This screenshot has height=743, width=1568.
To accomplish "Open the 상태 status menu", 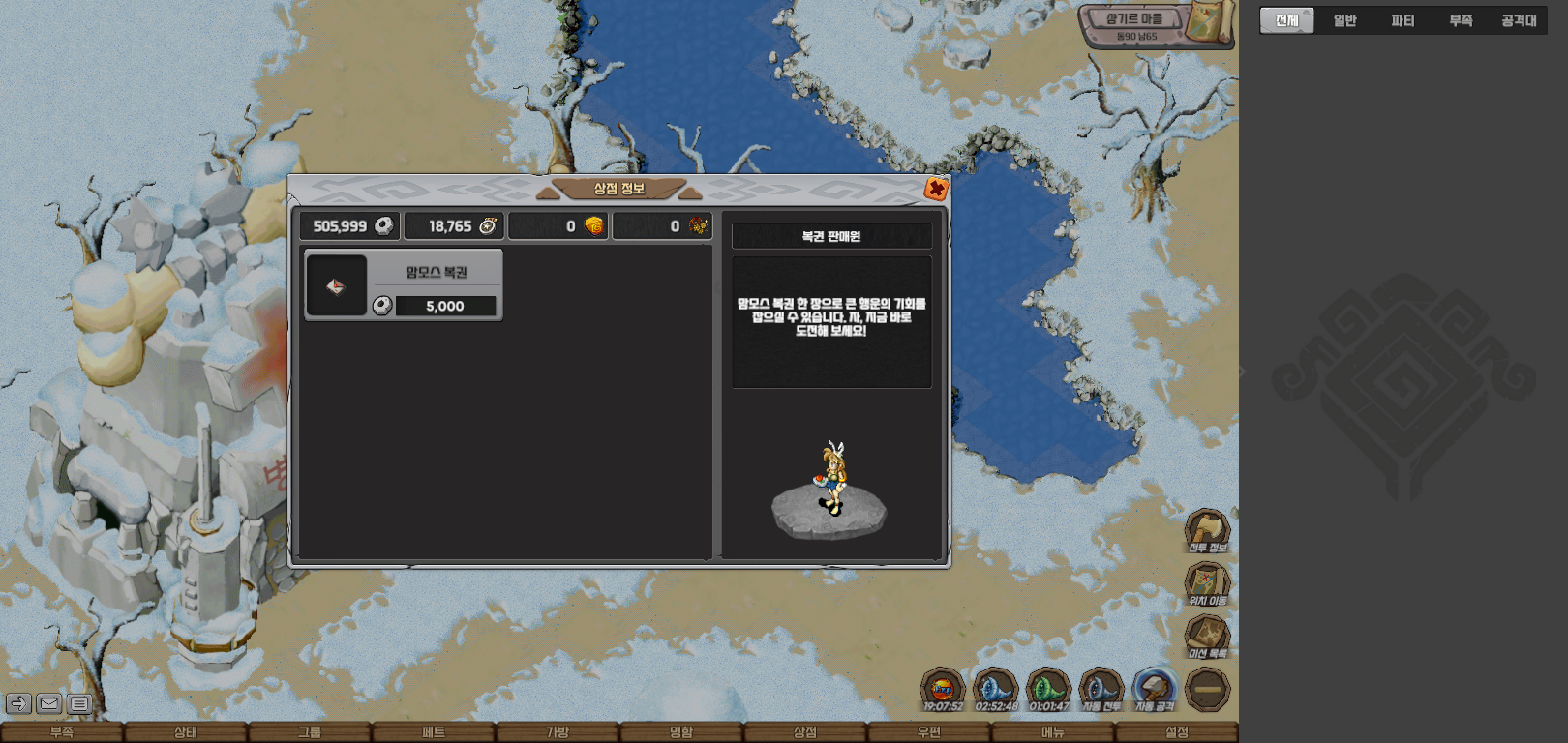I will pos(186,732).
